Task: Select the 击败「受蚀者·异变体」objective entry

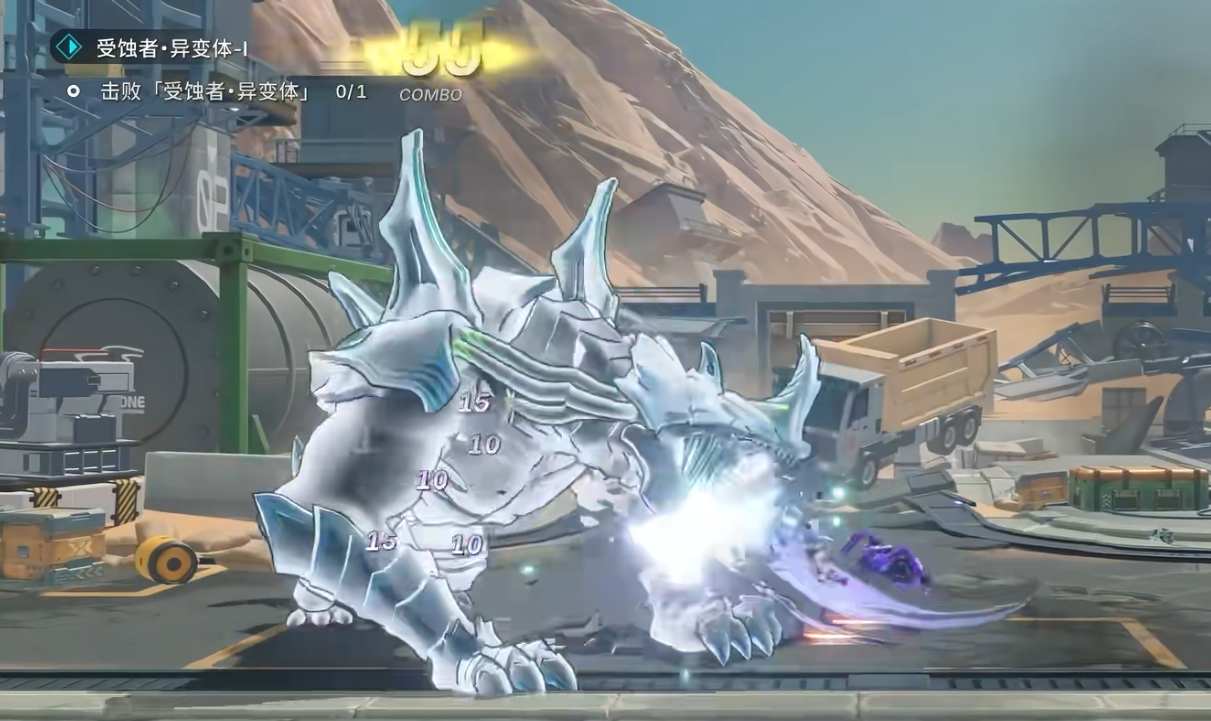Action: pos(205,92)
